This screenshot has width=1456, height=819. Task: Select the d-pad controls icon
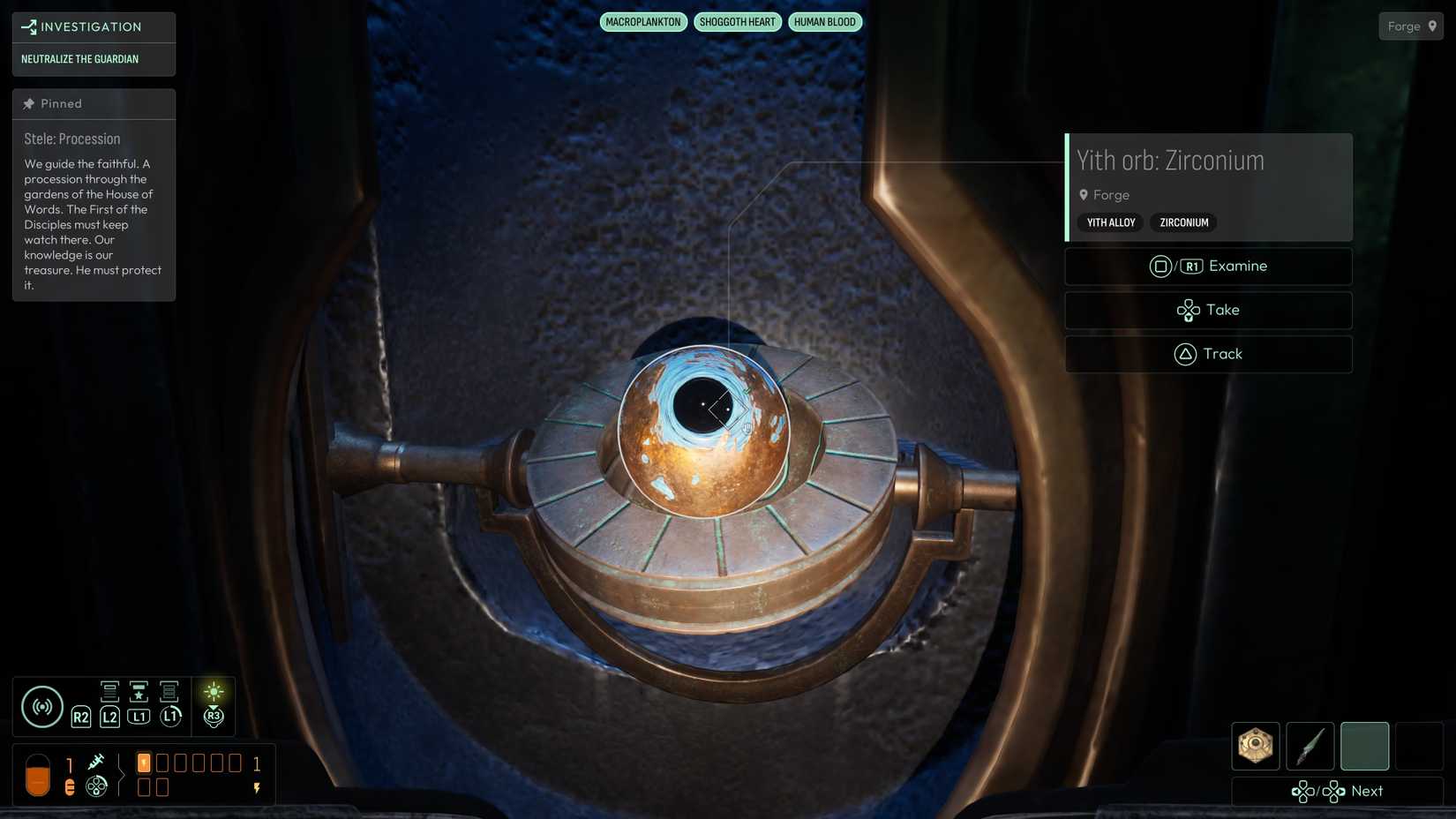point(97,784)
